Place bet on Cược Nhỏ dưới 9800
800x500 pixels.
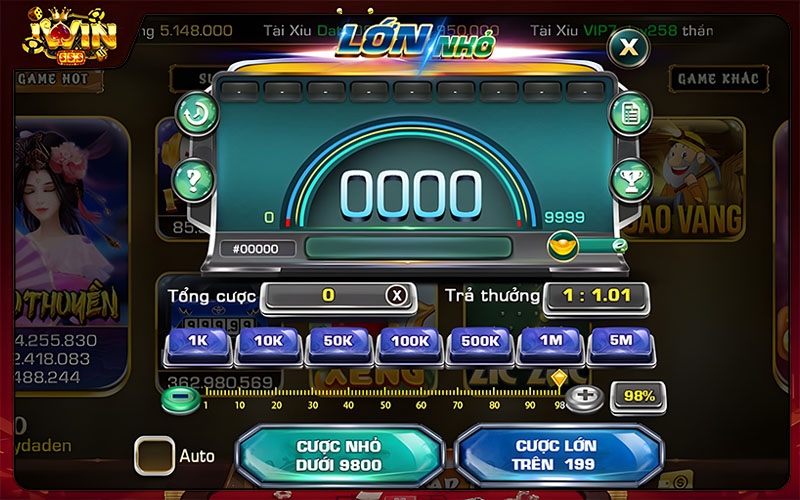pyautogui.click(x=339, y=454)
